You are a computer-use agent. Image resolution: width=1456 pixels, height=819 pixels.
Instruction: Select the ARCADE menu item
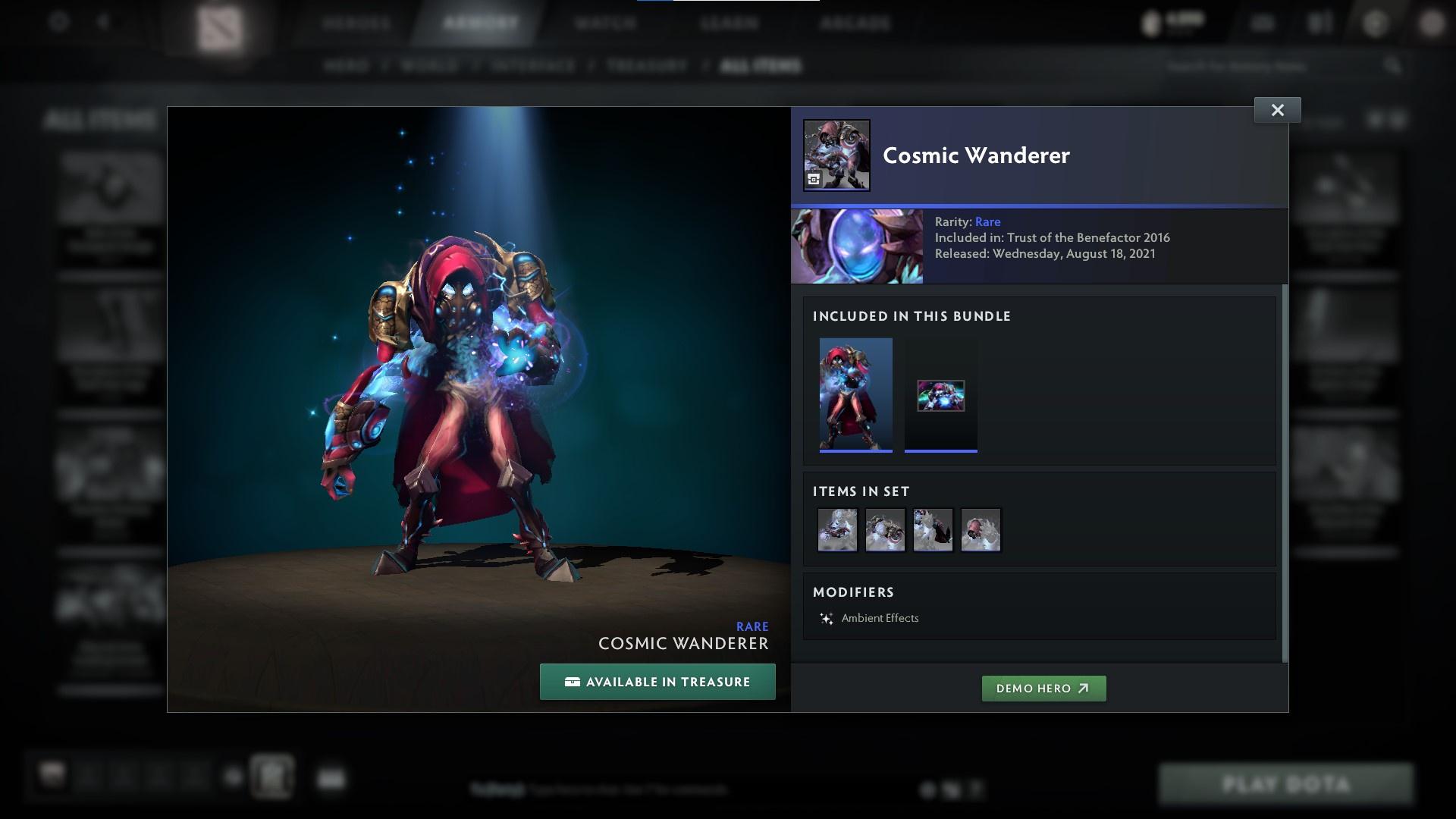tap(855, 23)
